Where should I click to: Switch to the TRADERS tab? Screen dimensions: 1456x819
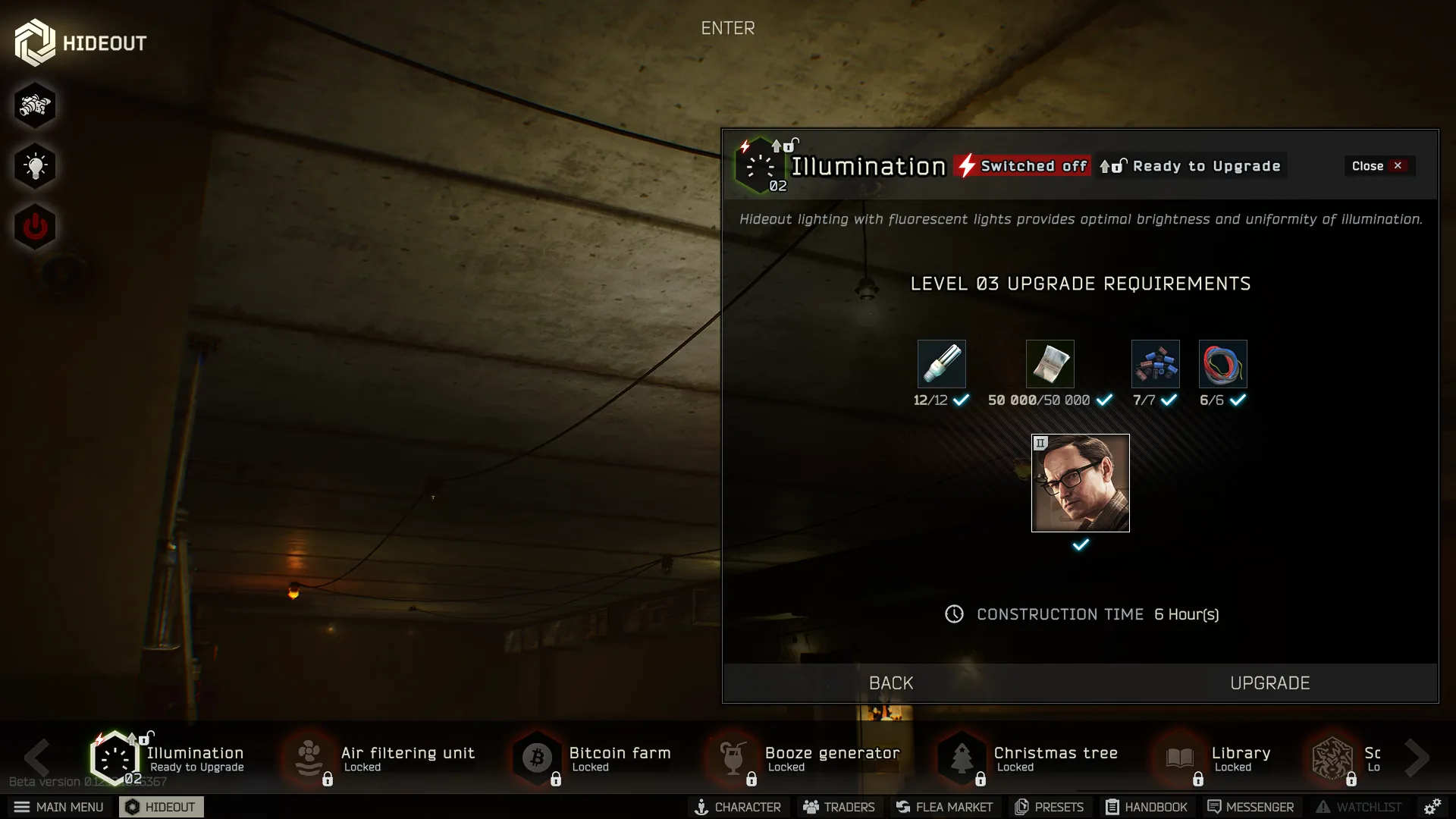point(838,807)
